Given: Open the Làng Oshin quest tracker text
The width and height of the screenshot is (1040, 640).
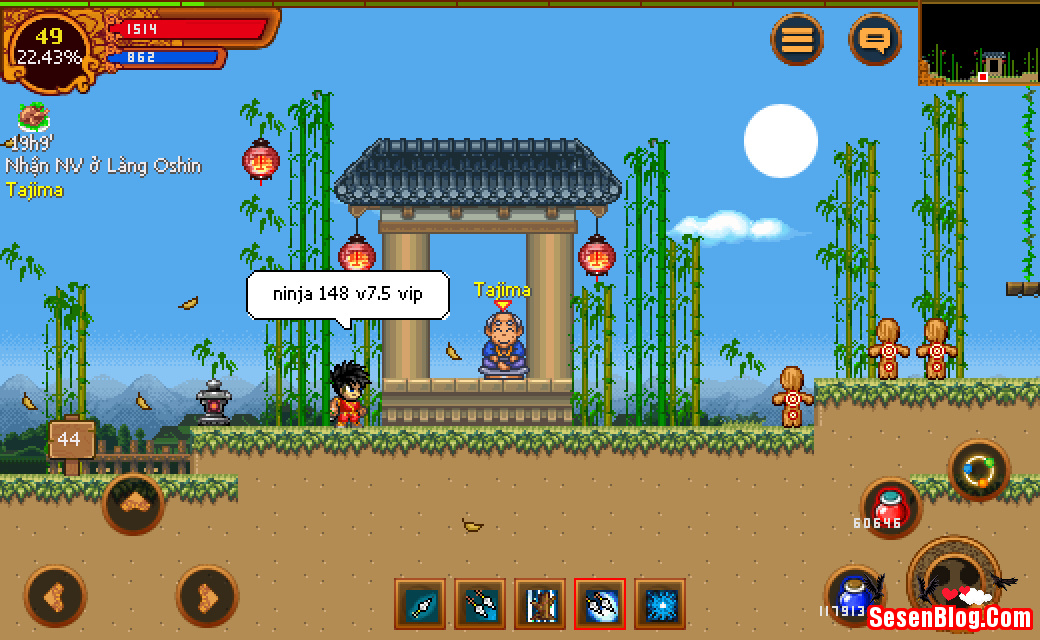Looking at the screenshot, I should 103,166.
